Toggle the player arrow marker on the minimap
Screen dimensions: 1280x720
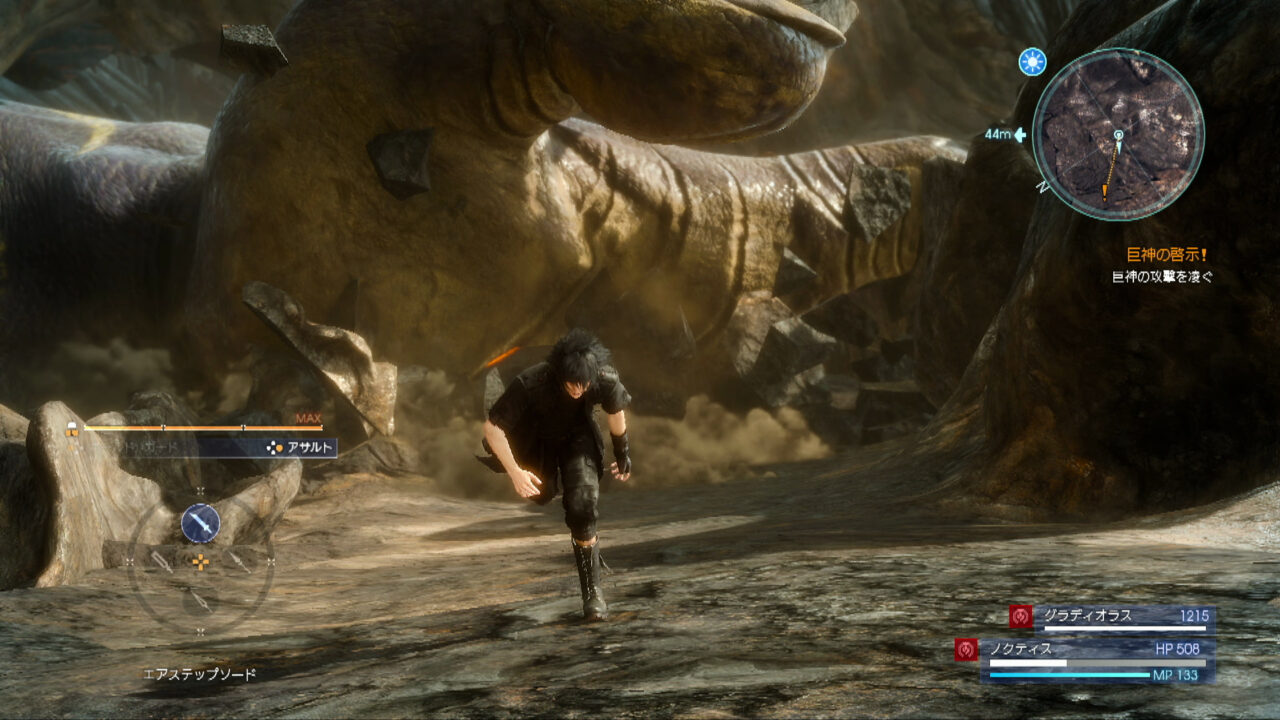(x=1119, y=139)
